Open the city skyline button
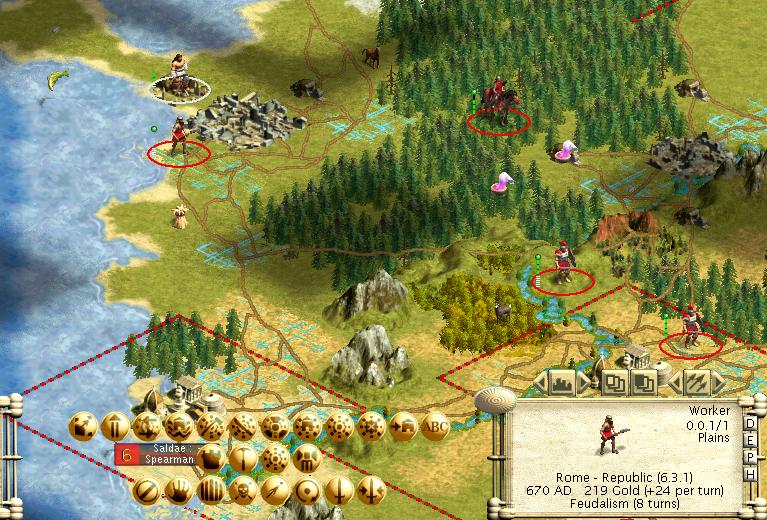Image resolution: width=767 pixels, height=520 pixels. [x=562, y=381]
